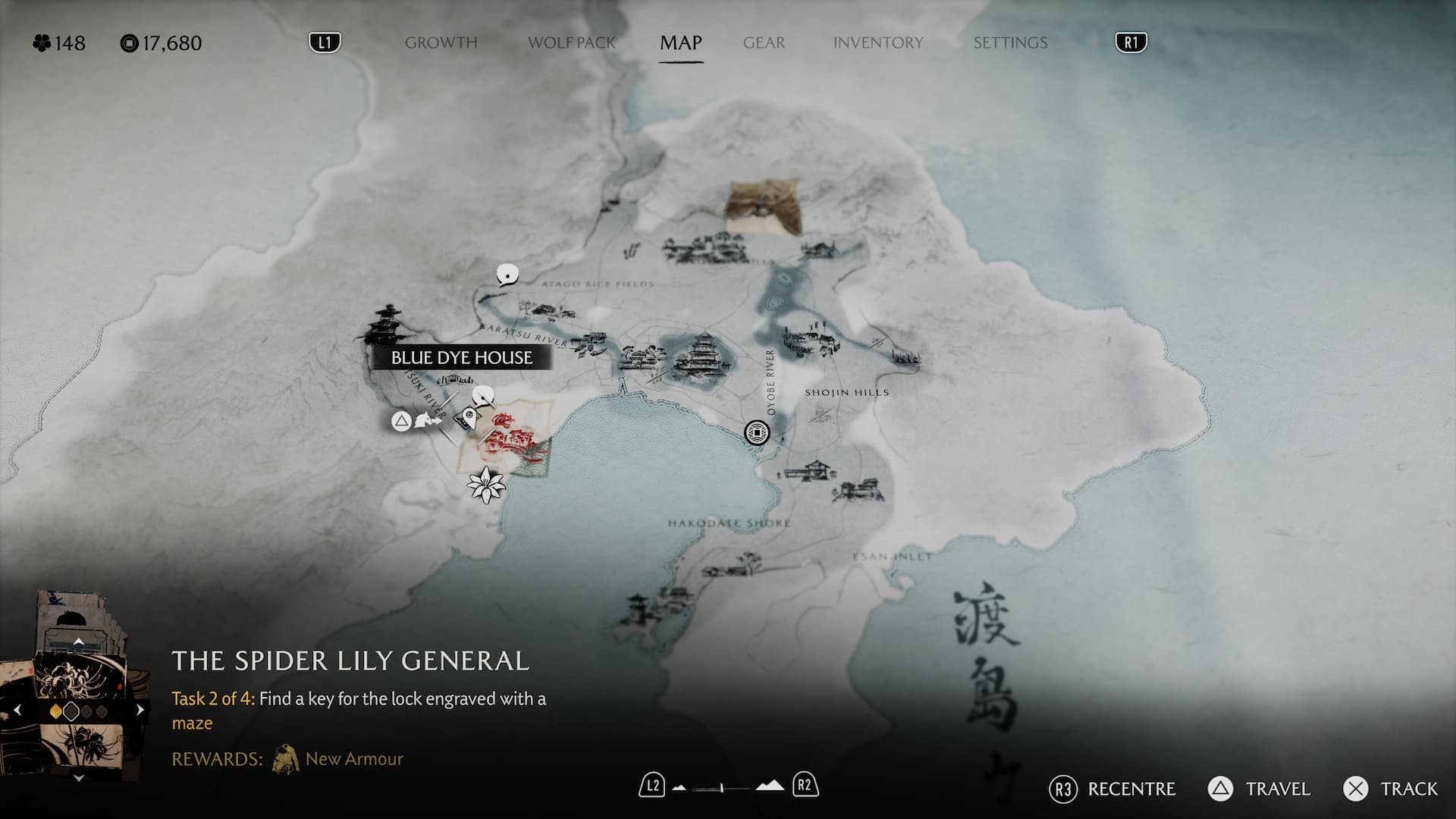Move down in the quest card stack
The image size is (1456, 819).
(x=78, y=778)
